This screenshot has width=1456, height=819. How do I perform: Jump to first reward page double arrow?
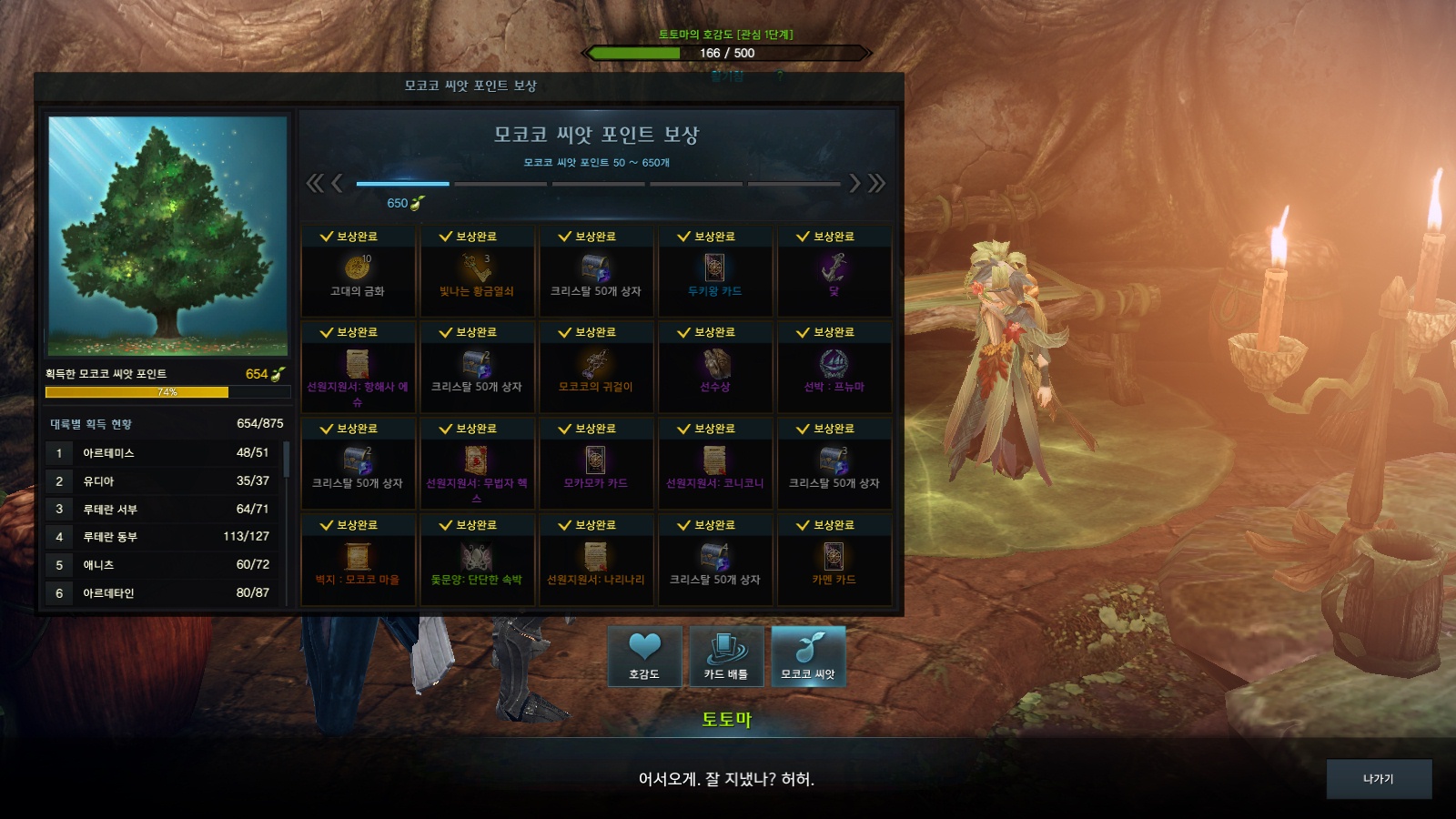click(x=314, y=184)
